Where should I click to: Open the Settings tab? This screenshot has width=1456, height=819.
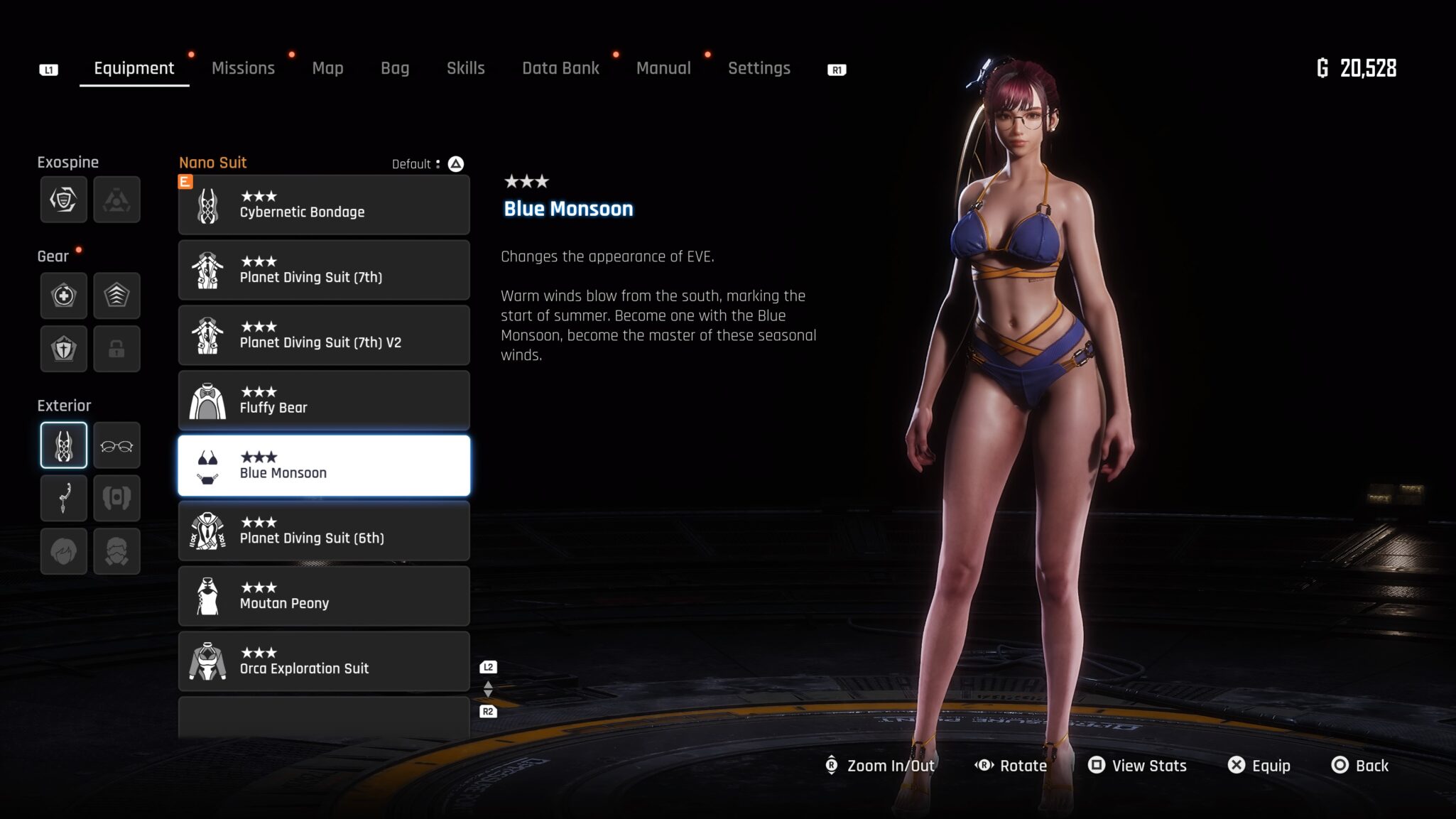[x=759, y=68]
